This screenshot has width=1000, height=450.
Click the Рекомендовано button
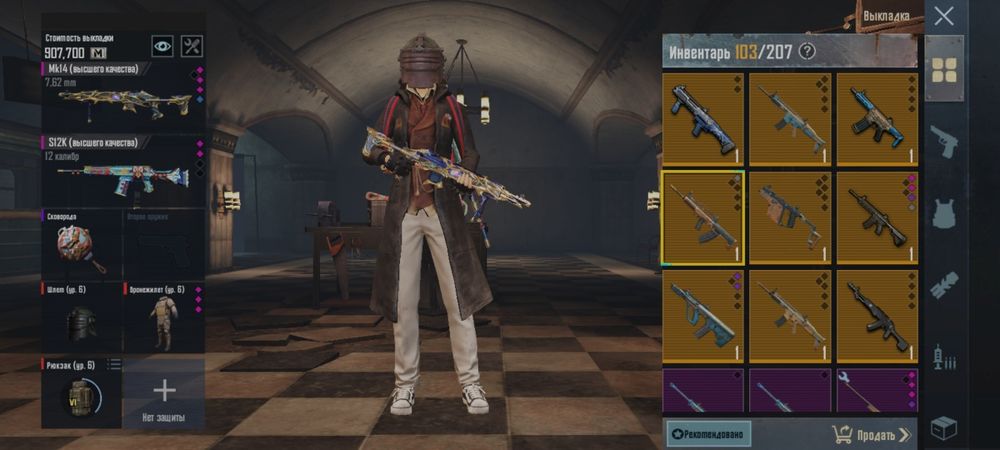(709, 434)
